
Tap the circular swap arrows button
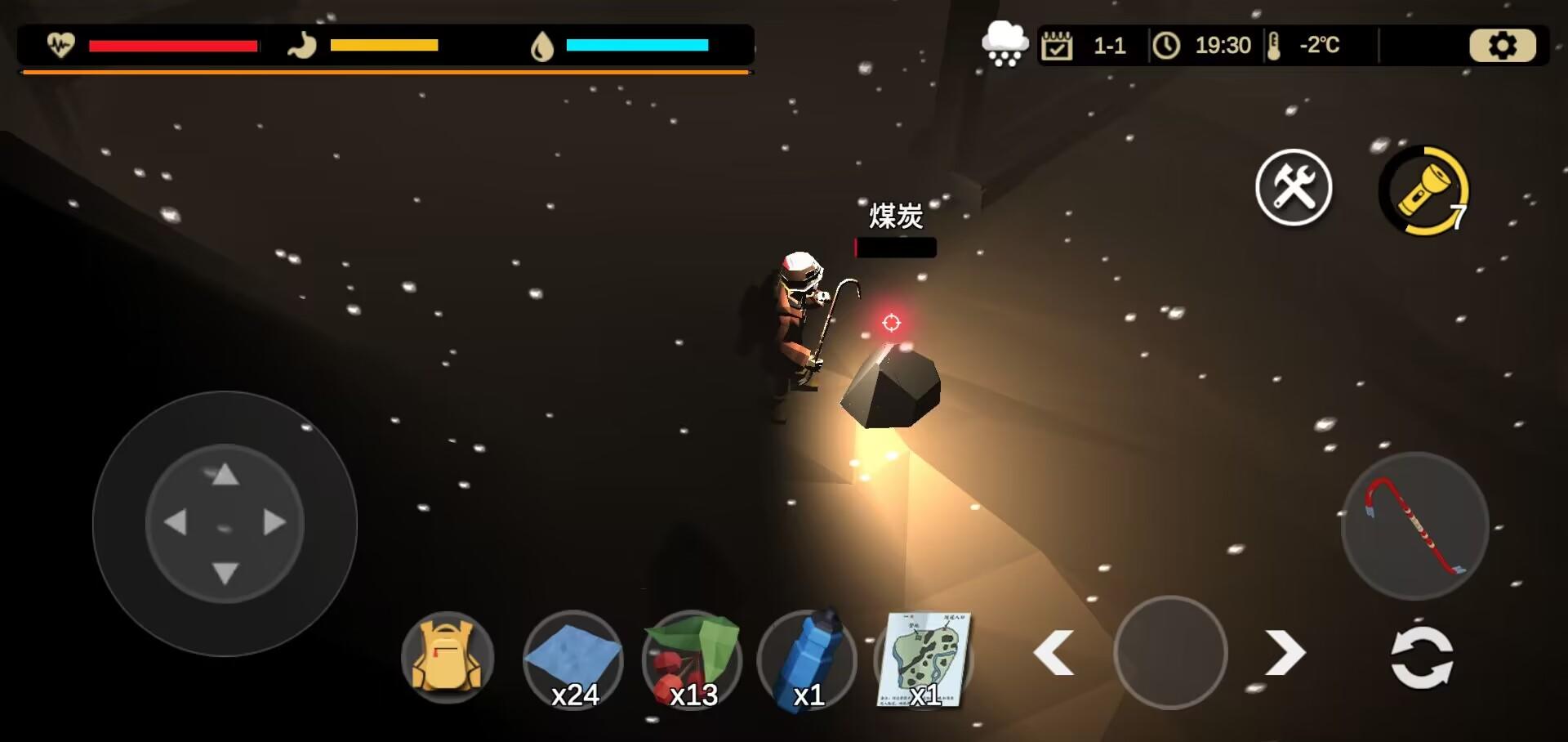[1422, 657]
